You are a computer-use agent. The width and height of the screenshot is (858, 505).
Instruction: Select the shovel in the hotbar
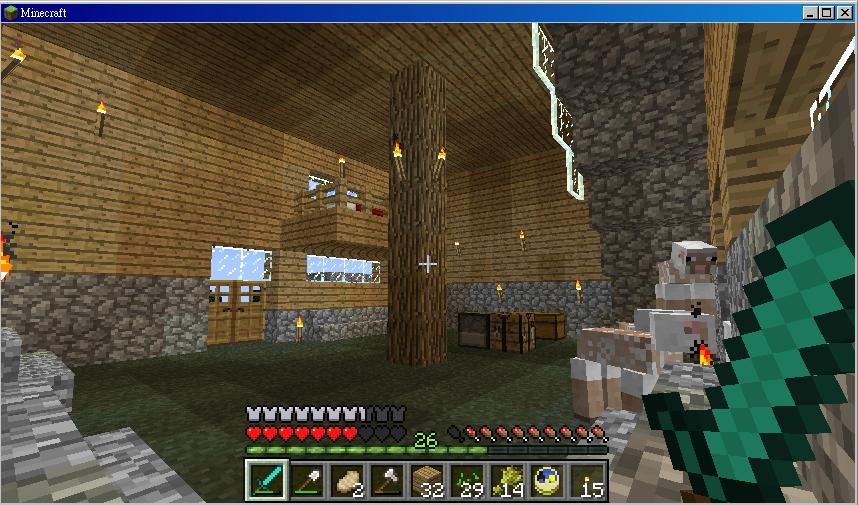tap(306, 481)
